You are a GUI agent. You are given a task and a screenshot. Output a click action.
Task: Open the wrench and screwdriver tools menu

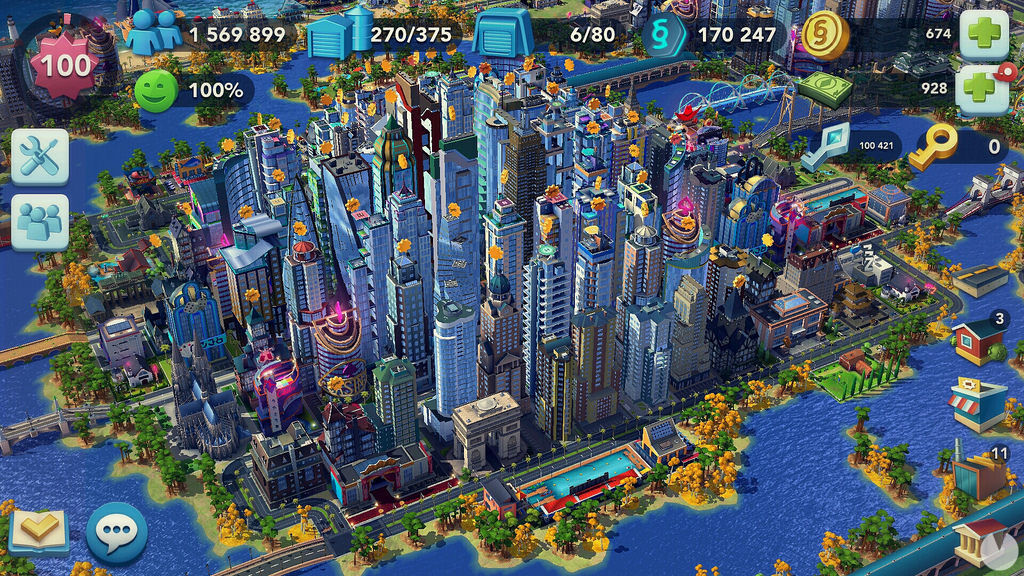tap(40, 157)
